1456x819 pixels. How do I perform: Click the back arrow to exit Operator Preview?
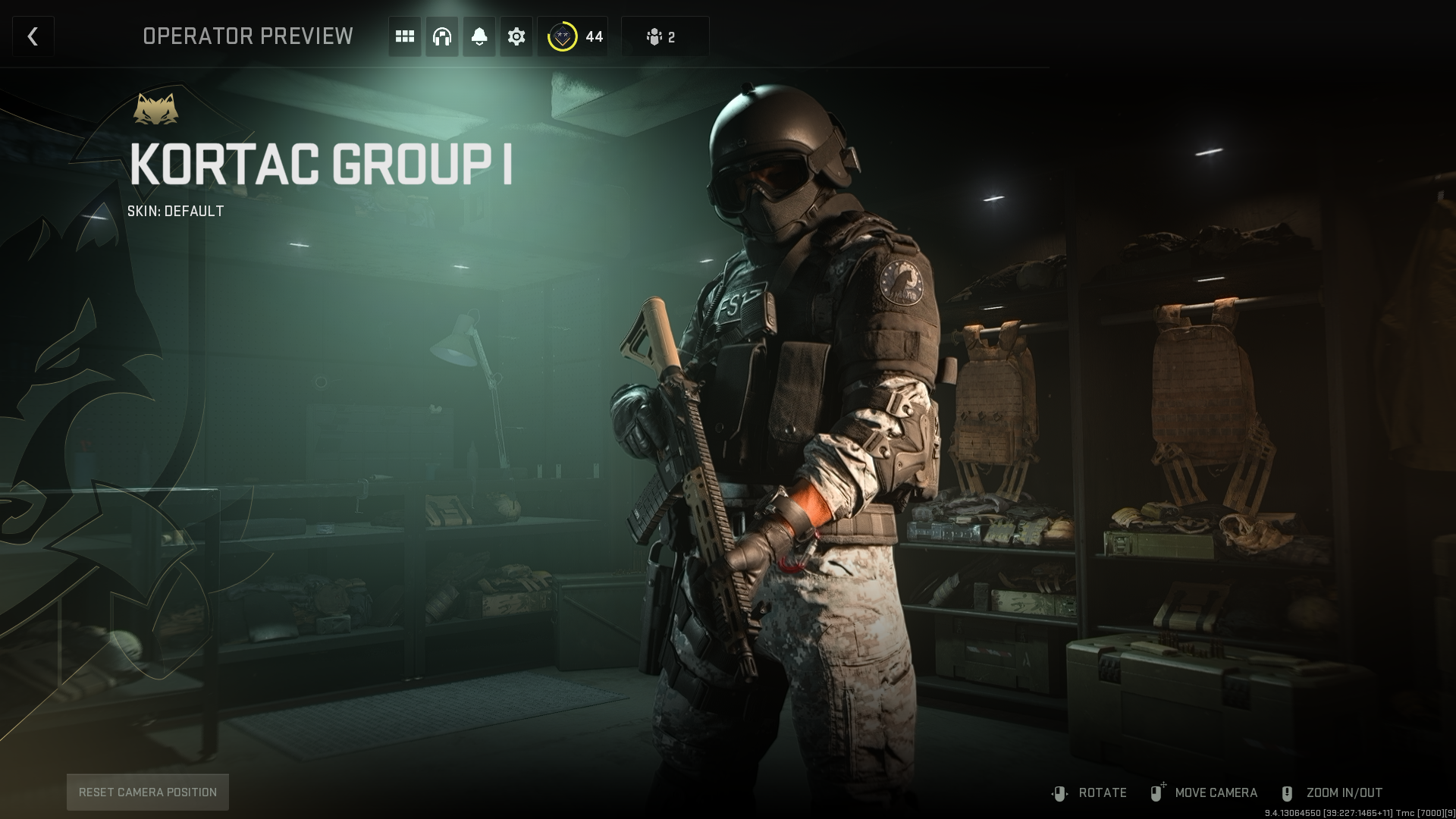33,36
